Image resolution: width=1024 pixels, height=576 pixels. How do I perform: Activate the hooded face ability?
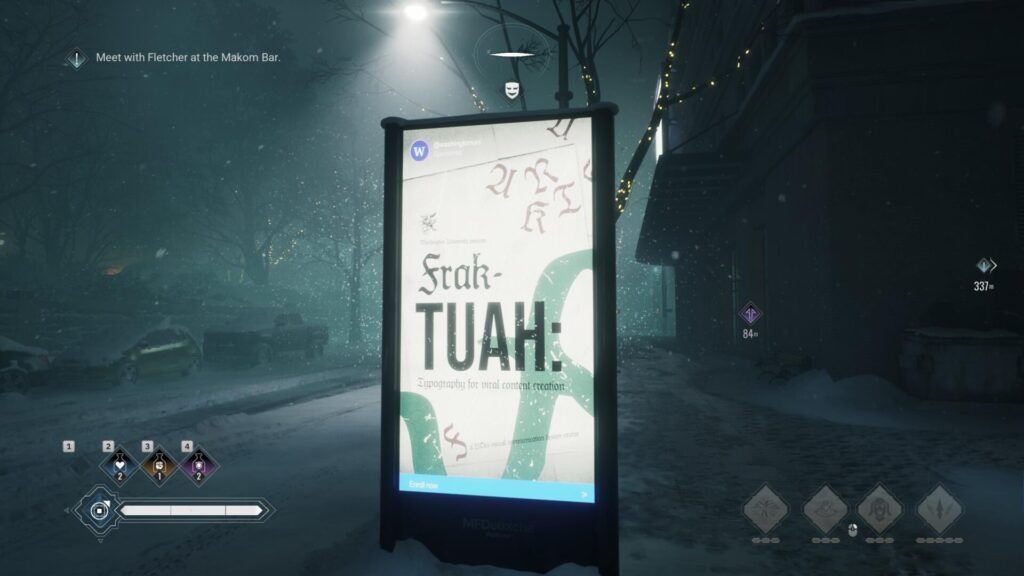[881, 510]
